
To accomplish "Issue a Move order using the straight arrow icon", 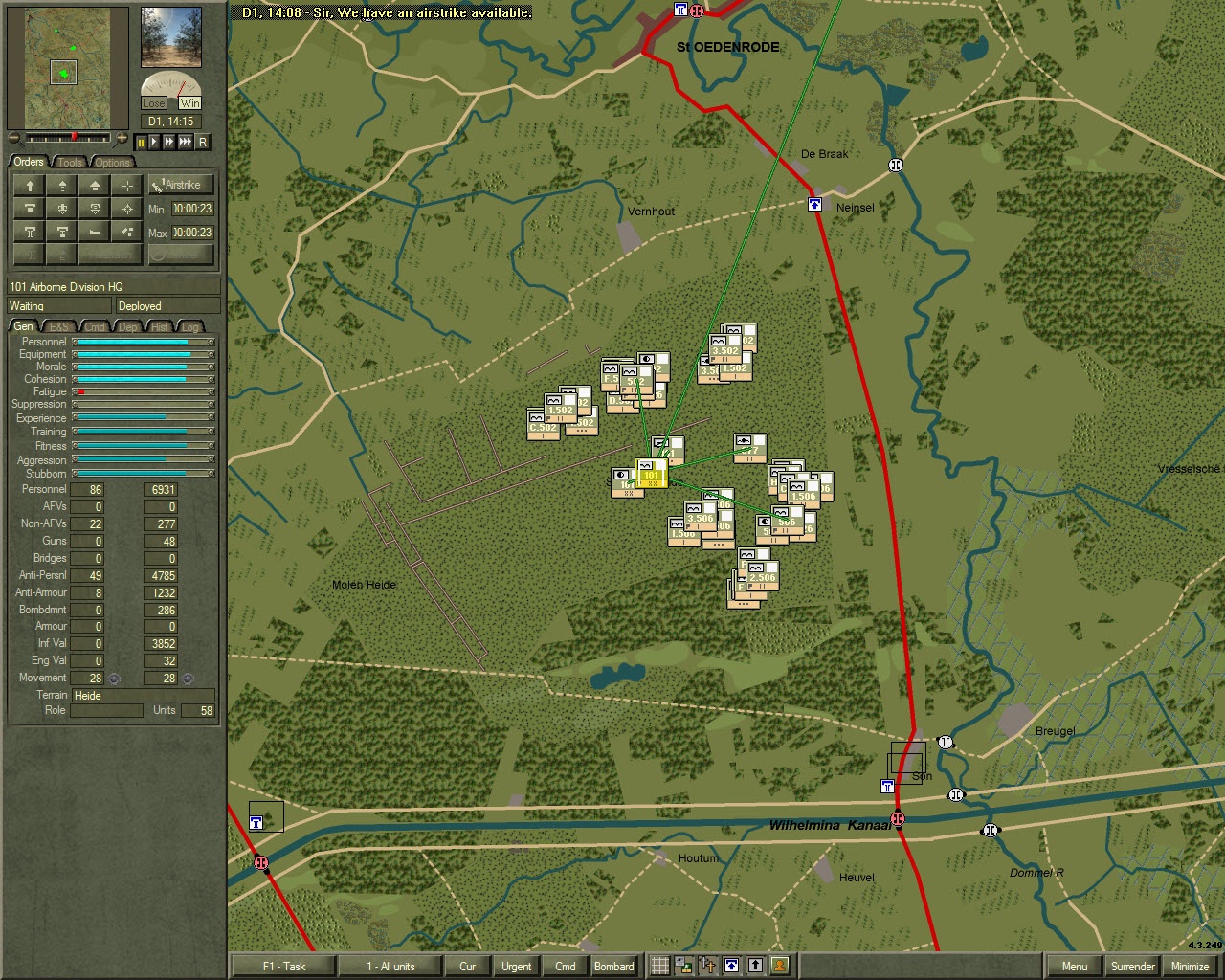I will (x=30, y=186).
